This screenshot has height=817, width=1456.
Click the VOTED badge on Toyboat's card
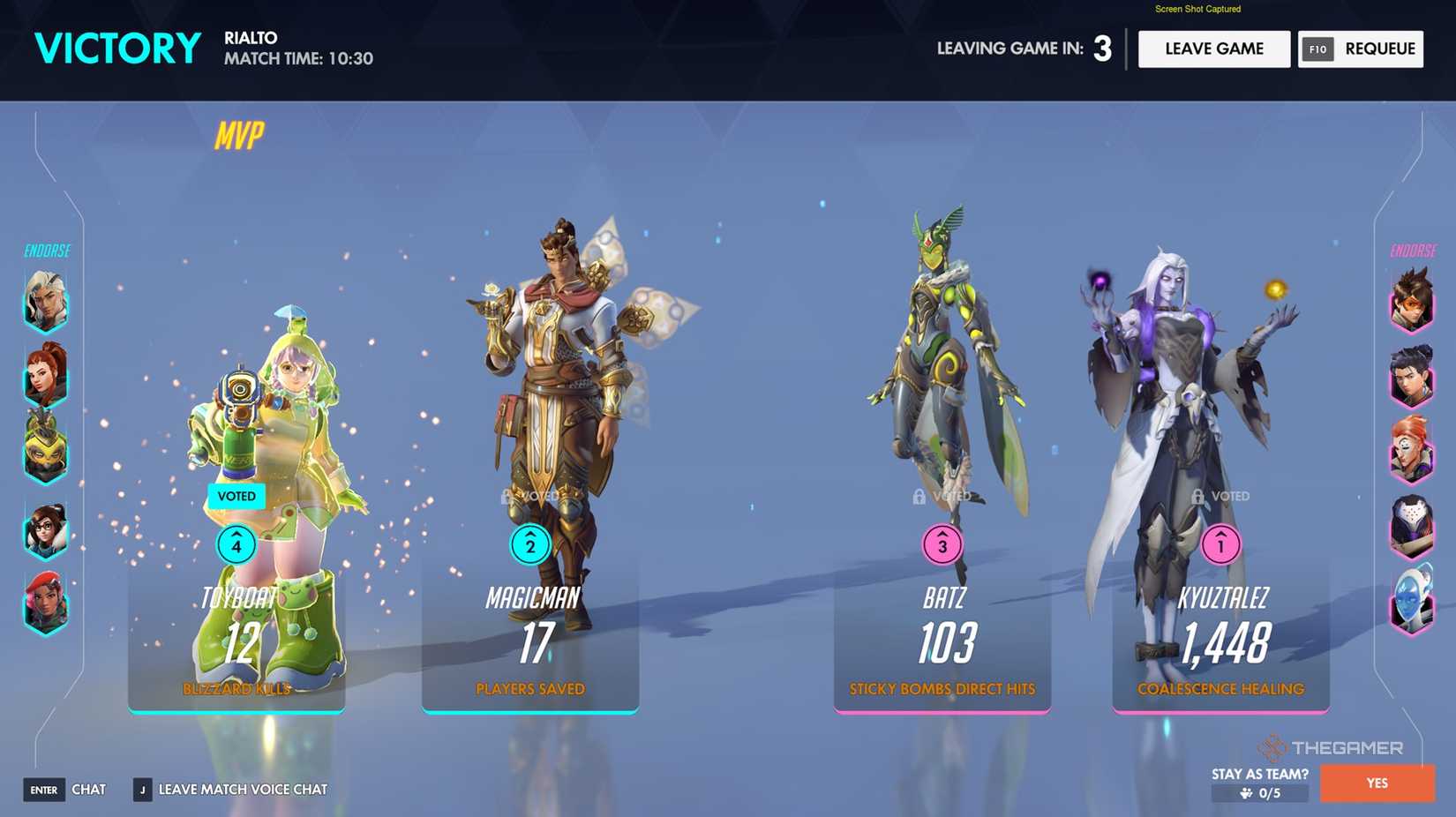click(235, 496)
